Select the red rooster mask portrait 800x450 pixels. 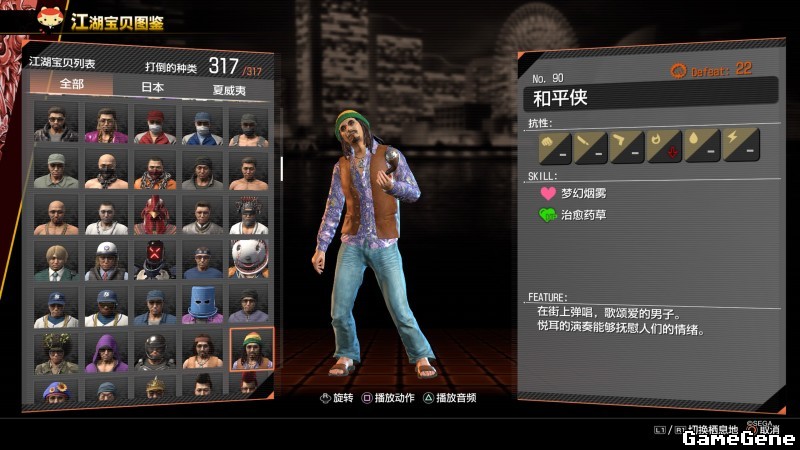[154, 214]
